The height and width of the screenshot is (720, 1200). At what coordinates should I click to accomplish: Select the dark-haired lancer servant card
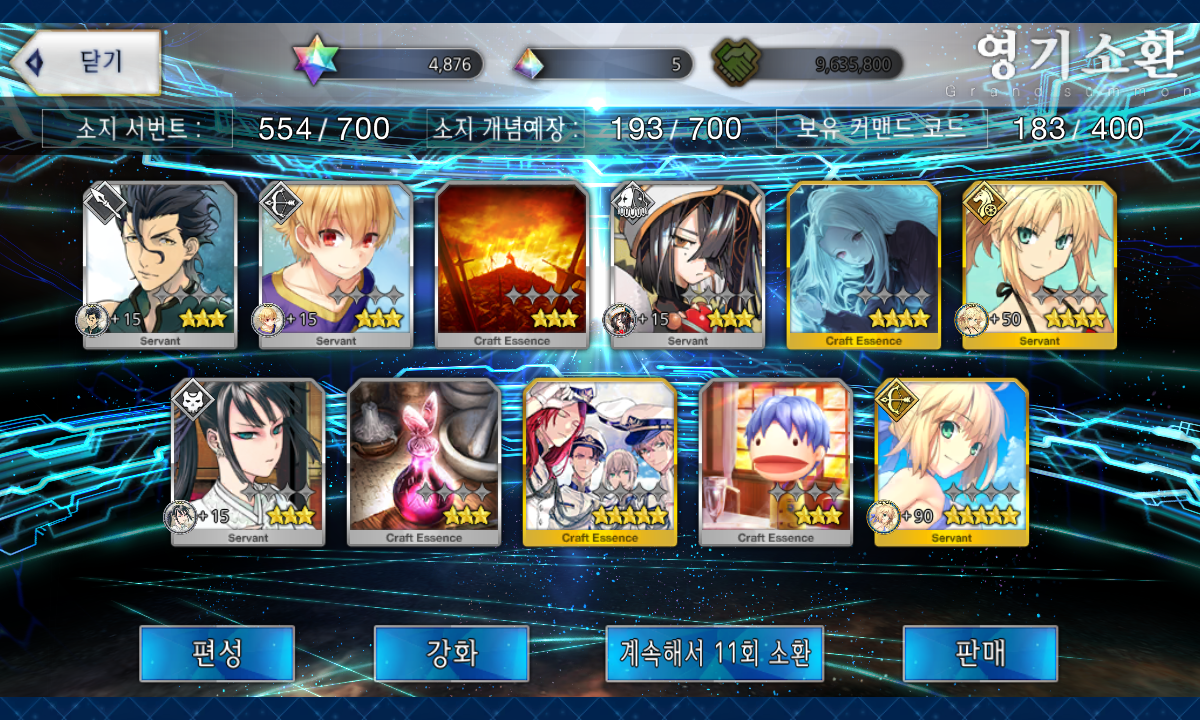pos(160,265)
